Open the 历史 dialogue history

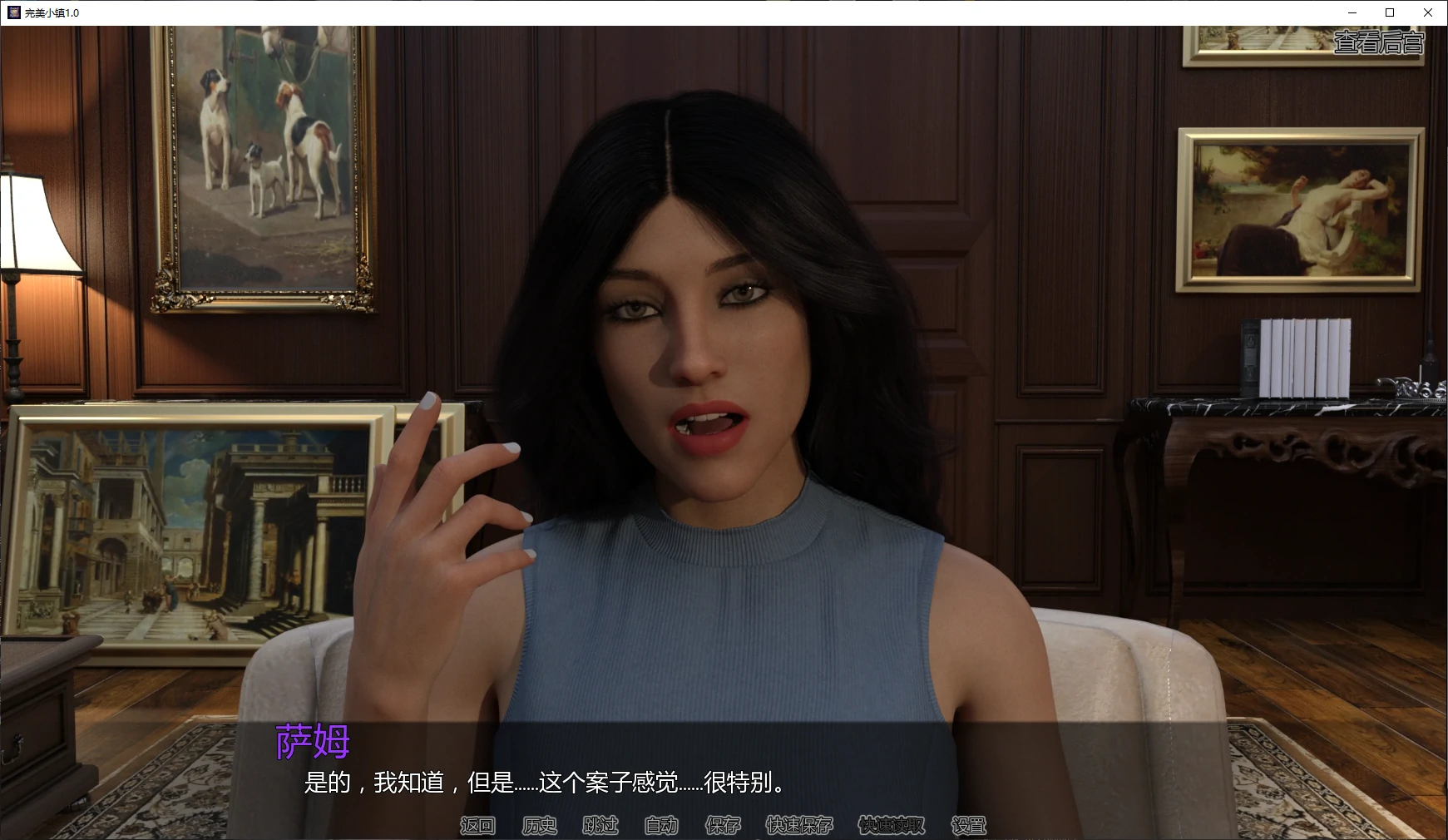539,824
